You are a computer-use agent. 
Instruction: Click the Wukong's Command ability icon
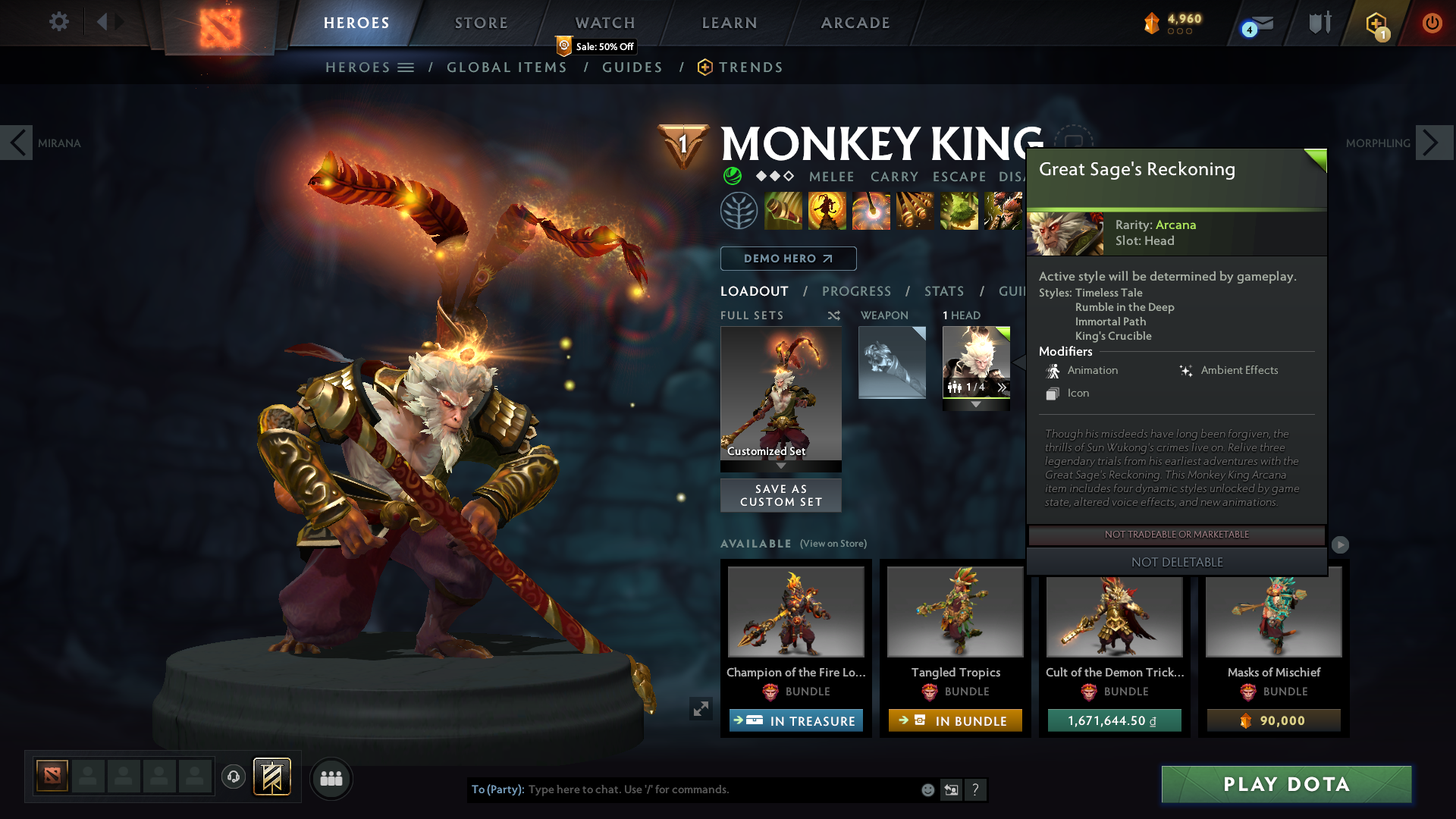1003,211
